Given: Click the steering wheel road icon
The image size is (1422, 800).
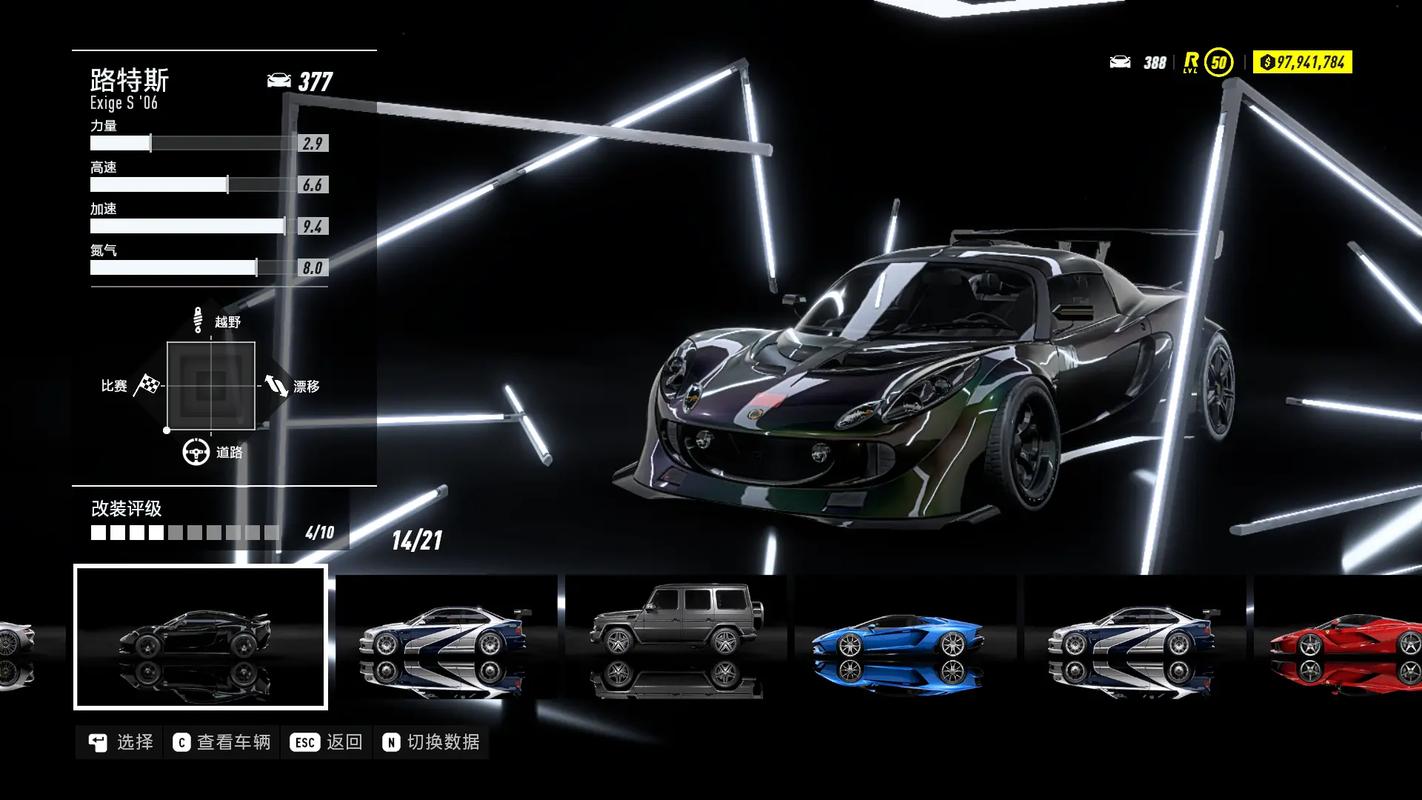Looking at the screenshot, I should (194, 451).
